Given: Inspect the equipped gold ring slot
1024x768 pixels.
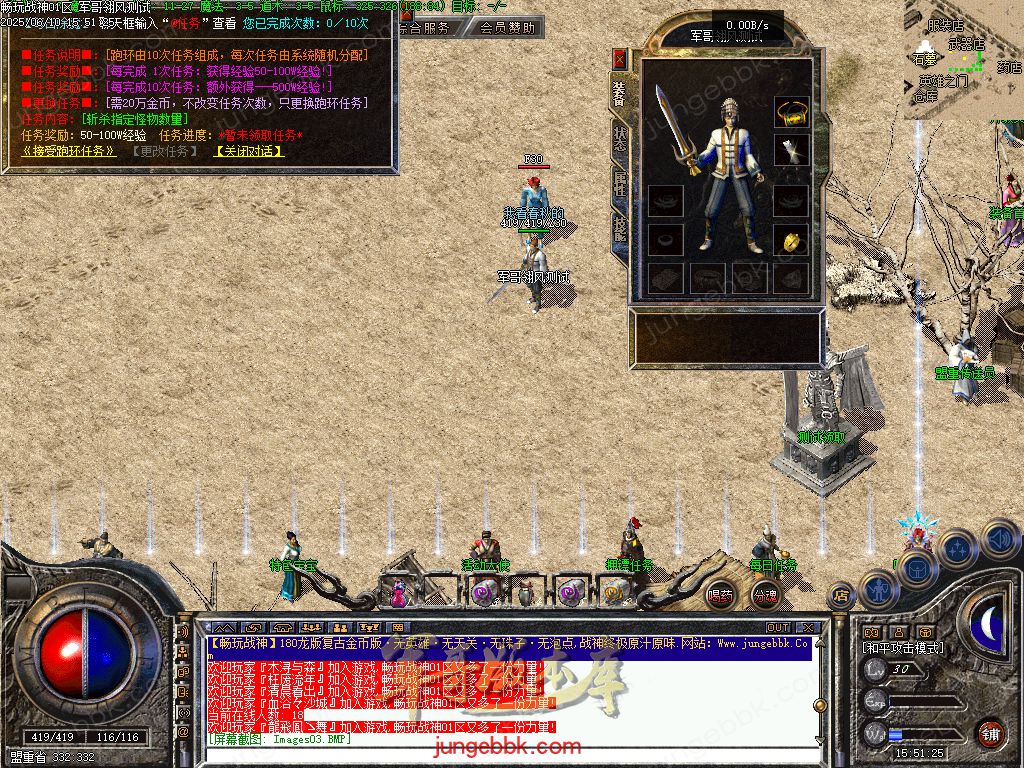Looking at the screenshot, I should (x=791, y=241).
